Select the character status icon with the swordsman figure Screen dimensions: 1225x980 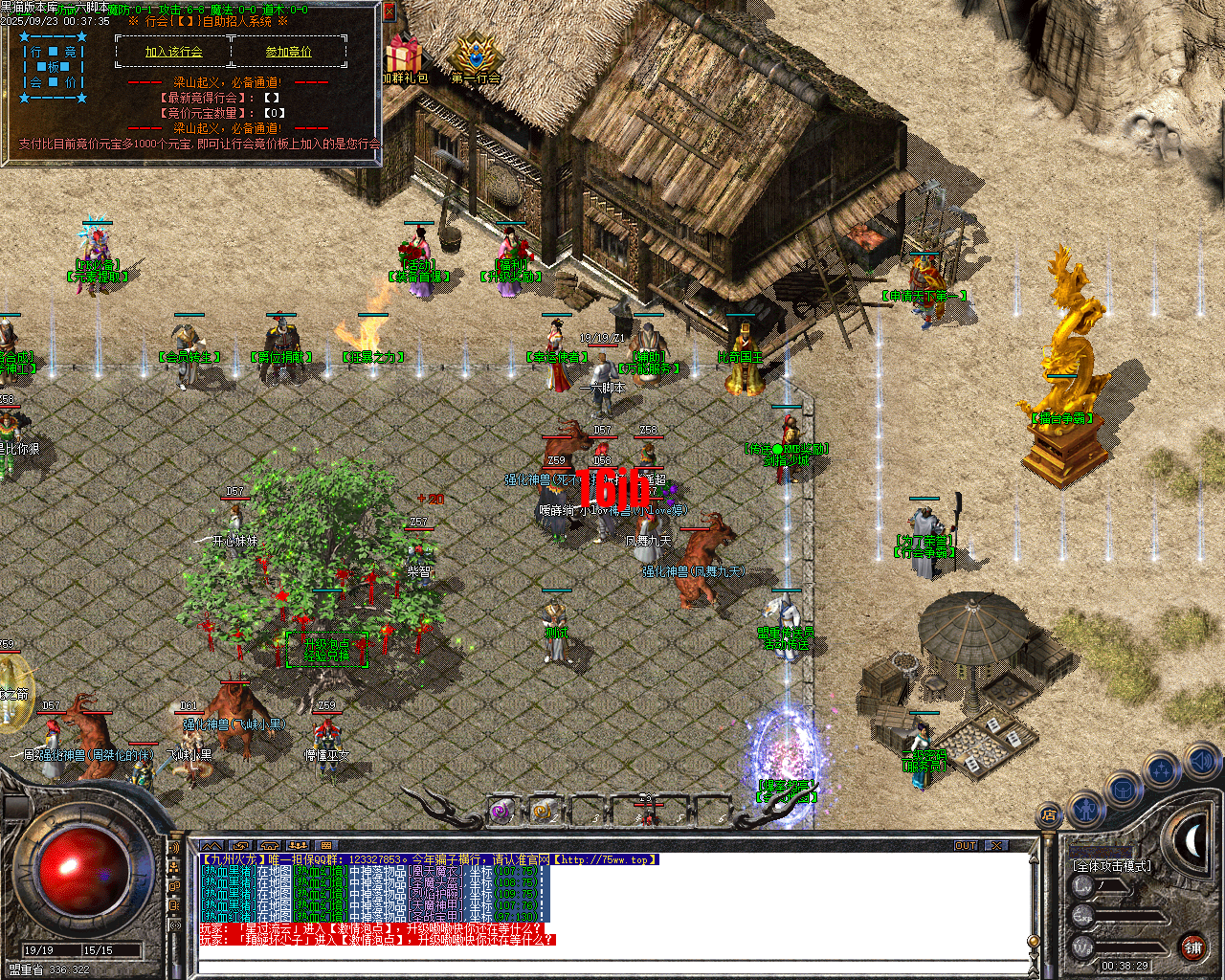click(x=1086, y=812)
